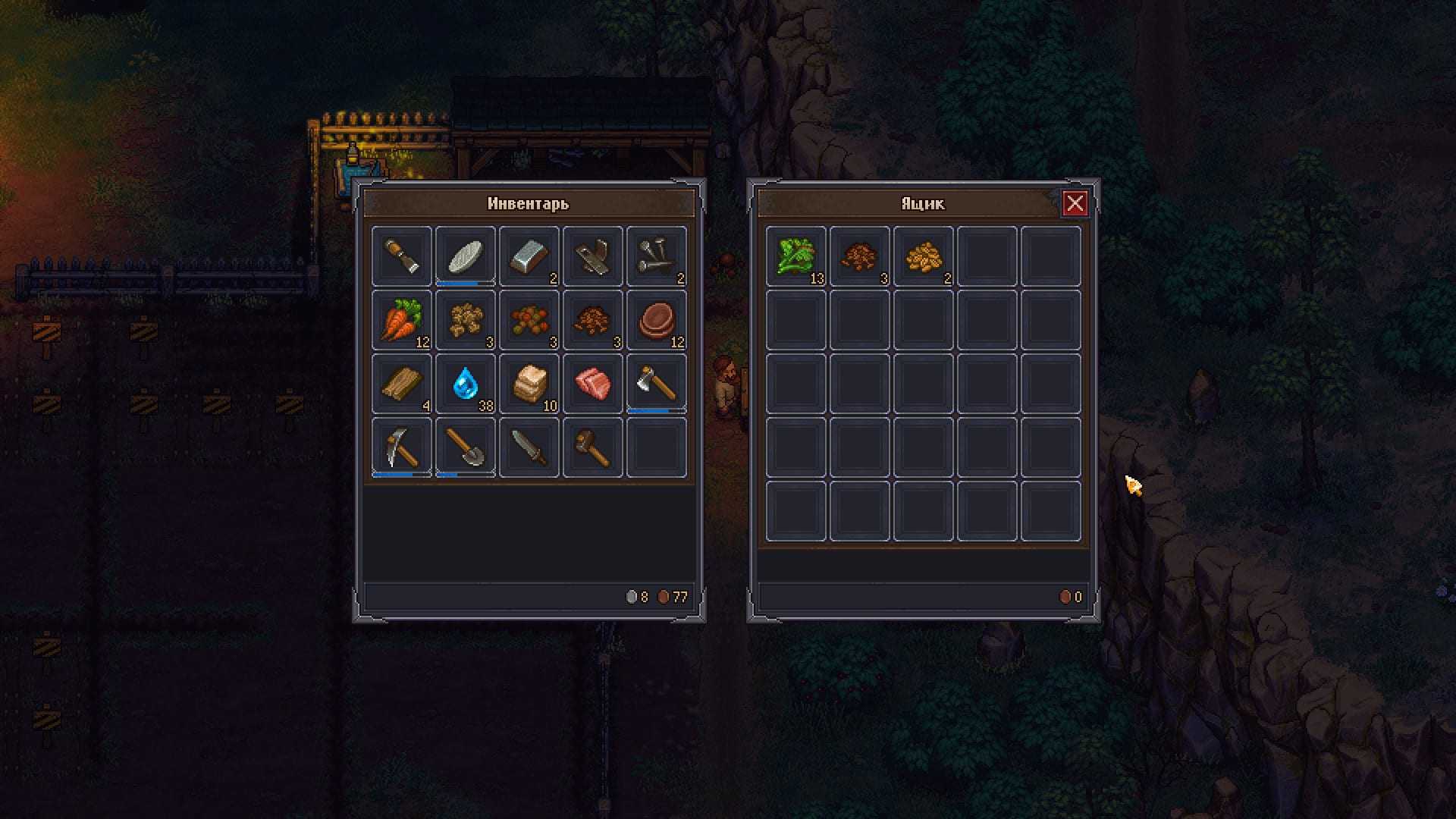Take the green leaves stack from the chest
The height and width of the screenshot is (819, 1456).
pos(796,256)
